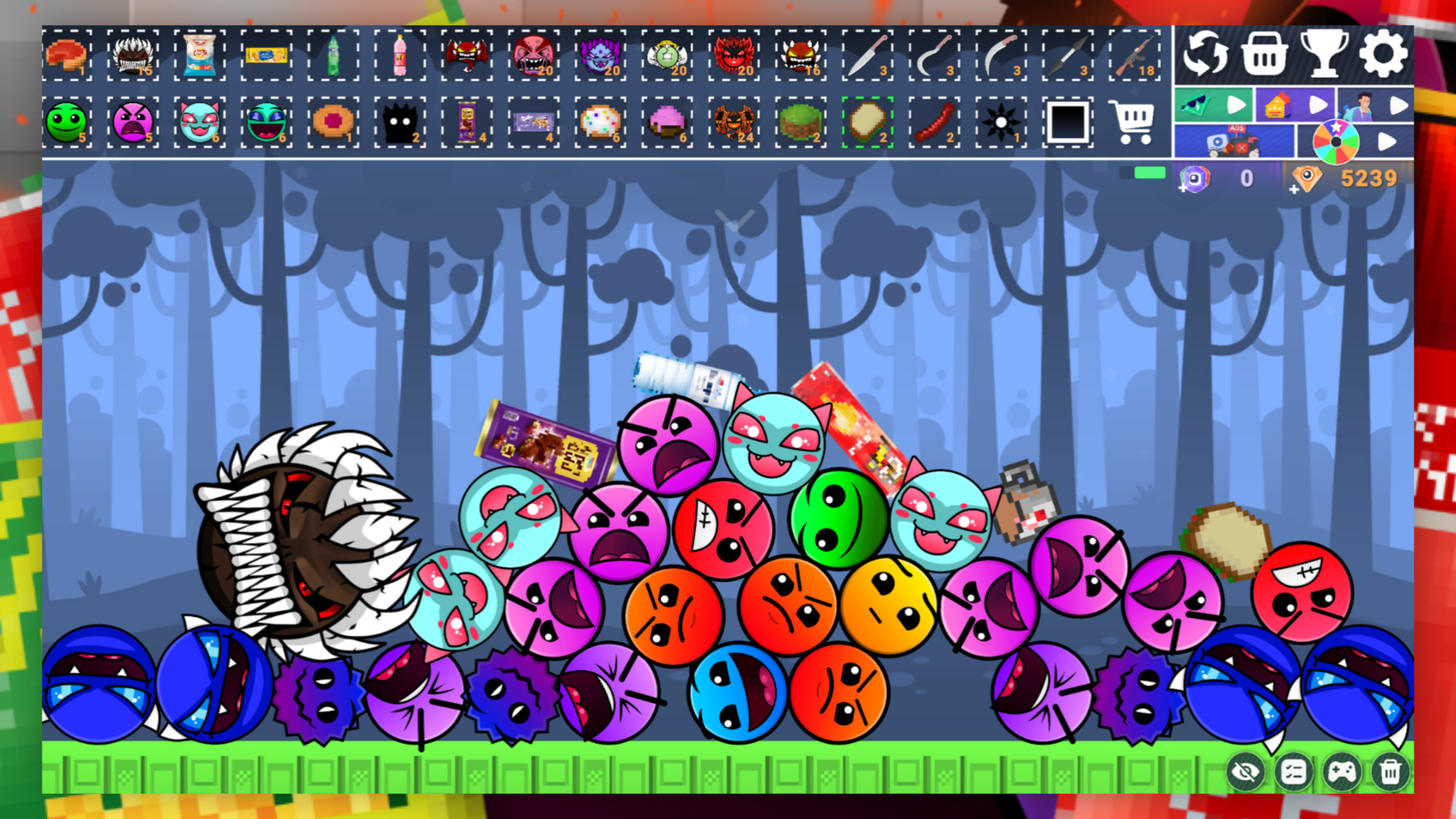This screenshot has height=819, width=1456.
Task: Select the green smiley ball slot
Action: 70,122
